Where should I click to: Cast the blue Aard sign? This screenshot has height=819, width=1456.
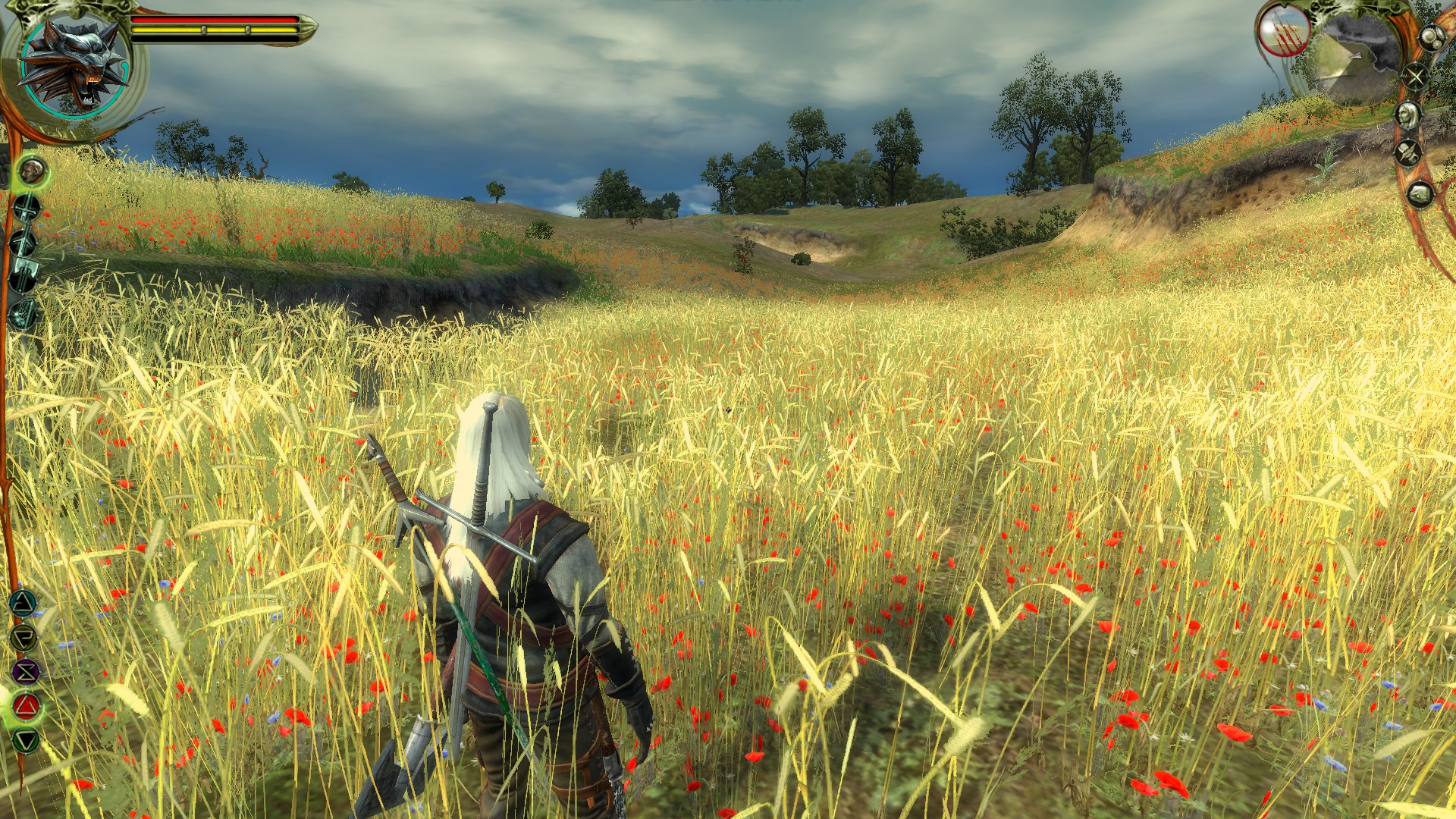[x=23, y=604]
